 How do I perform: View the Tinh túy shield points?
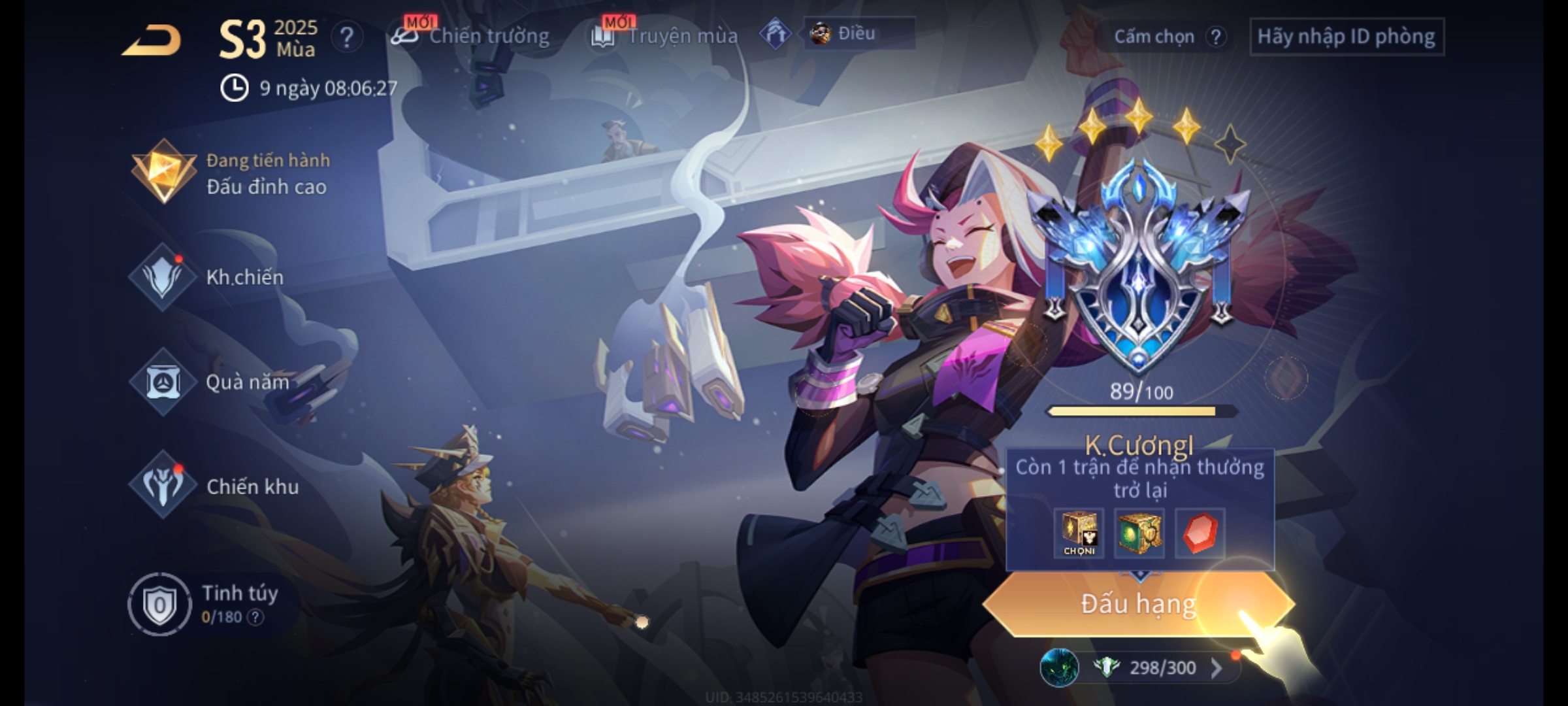[x=159, y=605]
